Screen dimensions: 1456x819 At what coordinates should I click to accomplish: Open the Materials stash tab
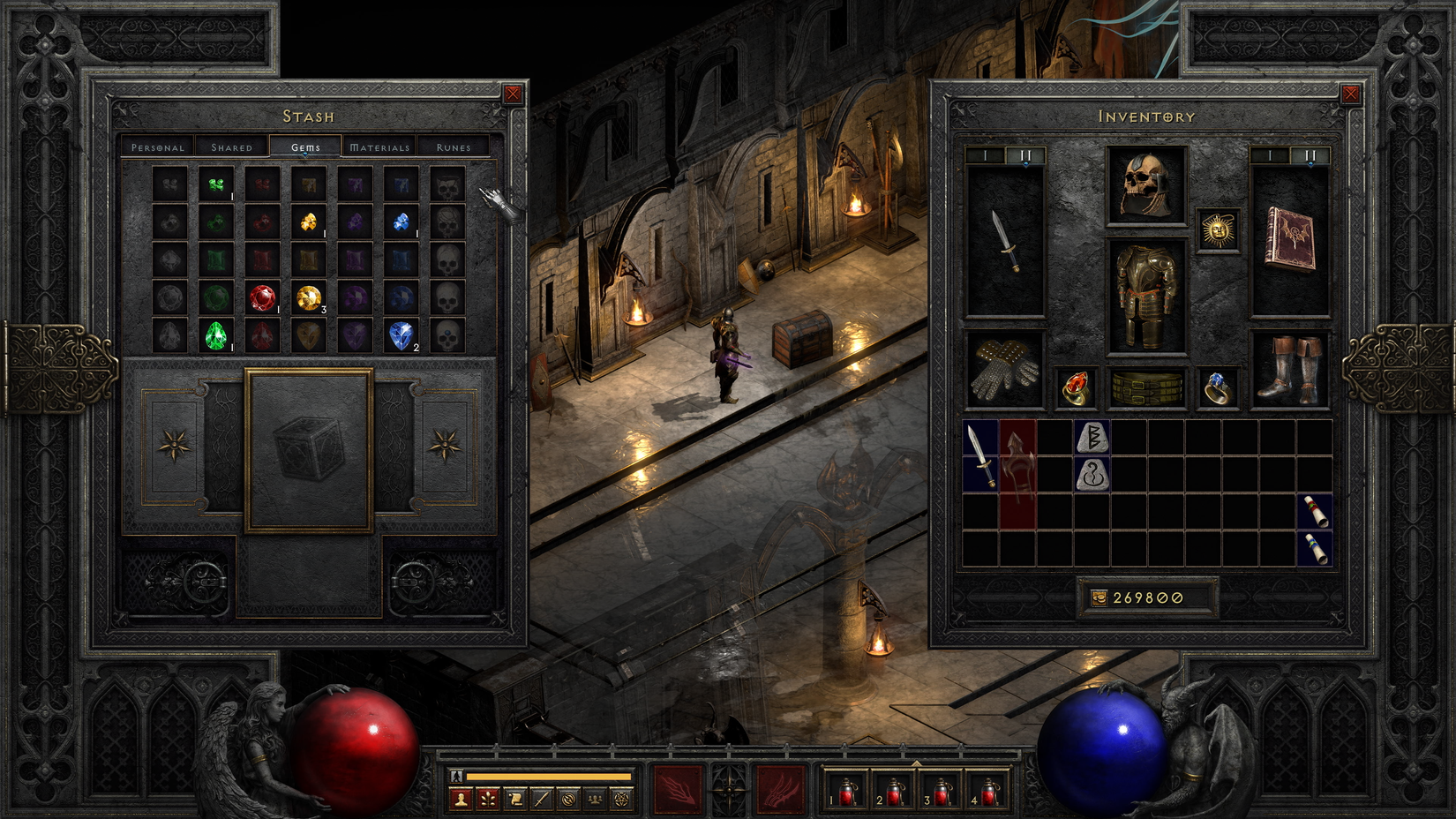pyautogui.click(x=380, y=147)
